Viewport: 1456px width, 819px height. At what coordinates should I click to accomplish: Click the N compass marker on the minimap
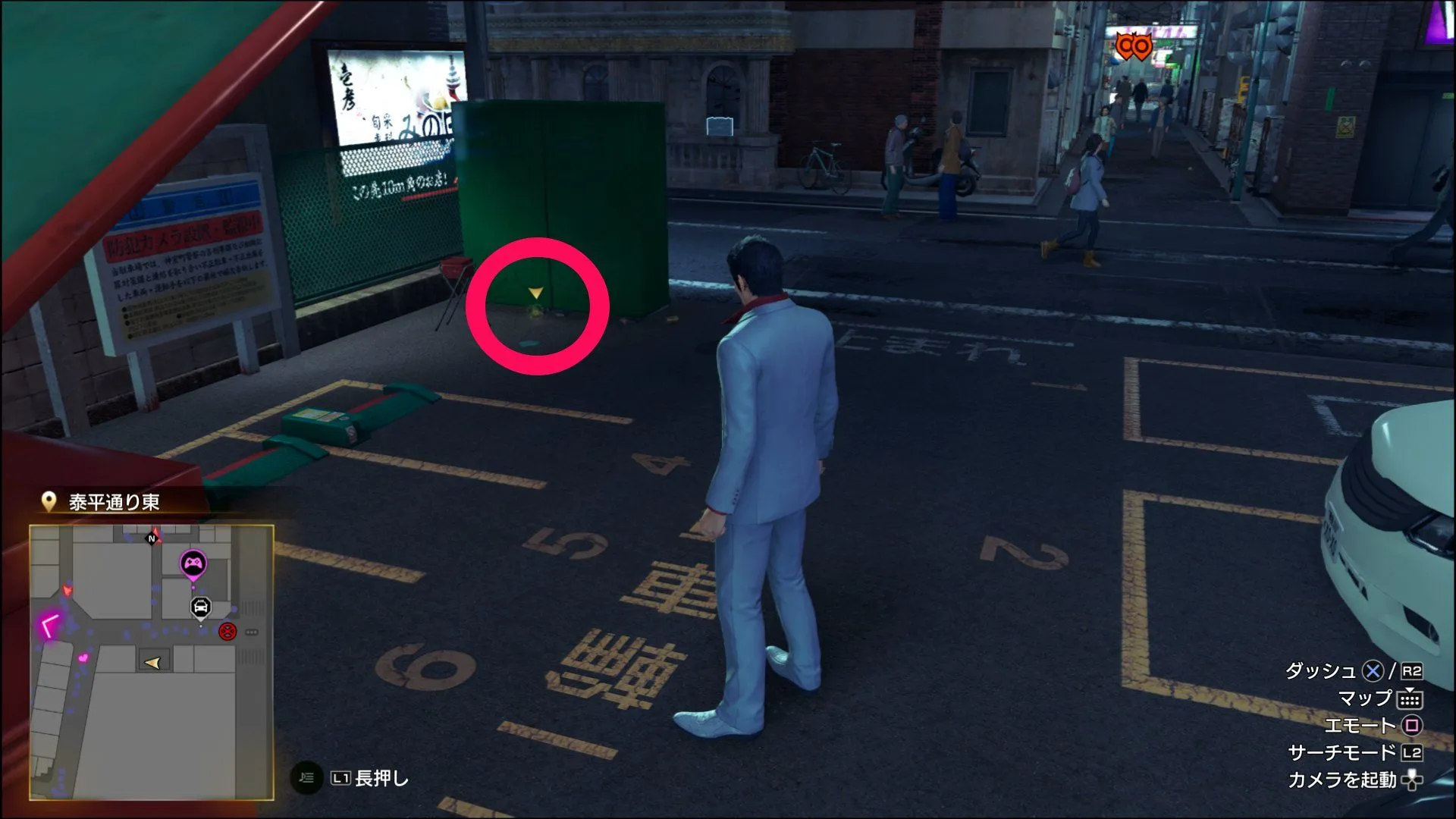152,538
